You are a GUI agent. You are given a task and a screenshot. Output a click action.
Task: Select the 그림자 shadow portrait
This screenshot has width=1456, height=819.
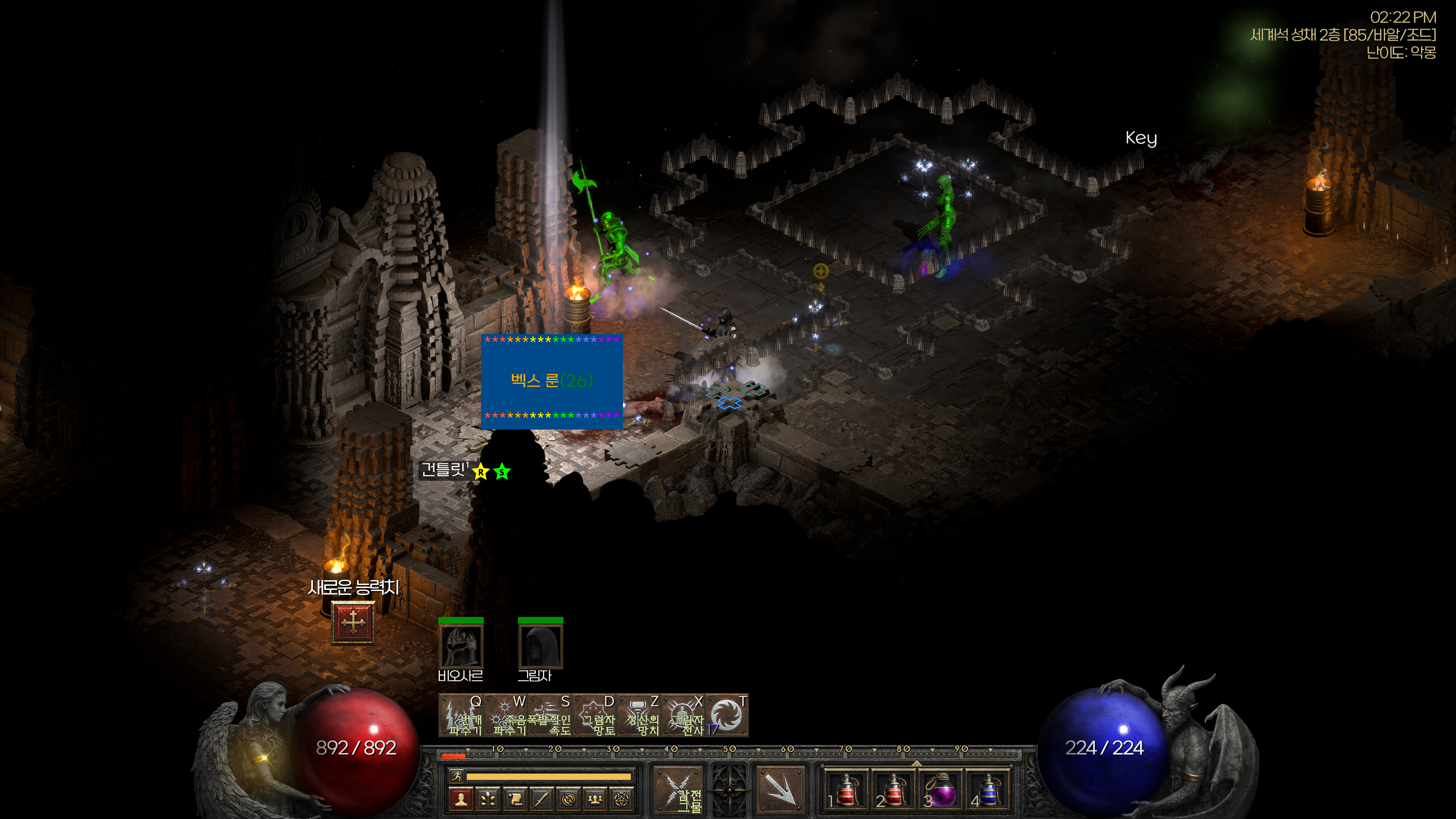pyautogui.click(x=540, y=646)
